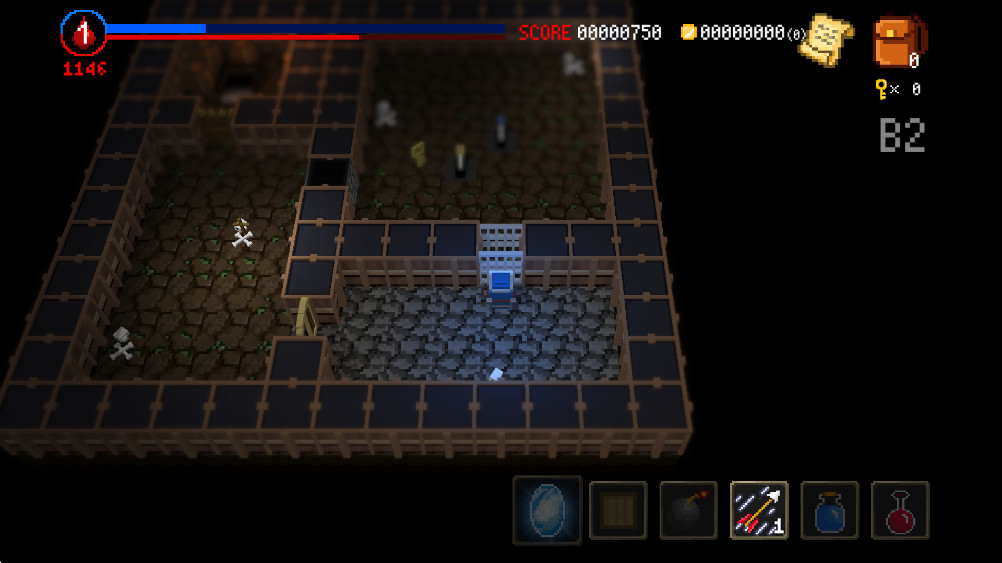Use the red potion slot
This screenshot has width=1002, height=563.
(x=900, y=510)
